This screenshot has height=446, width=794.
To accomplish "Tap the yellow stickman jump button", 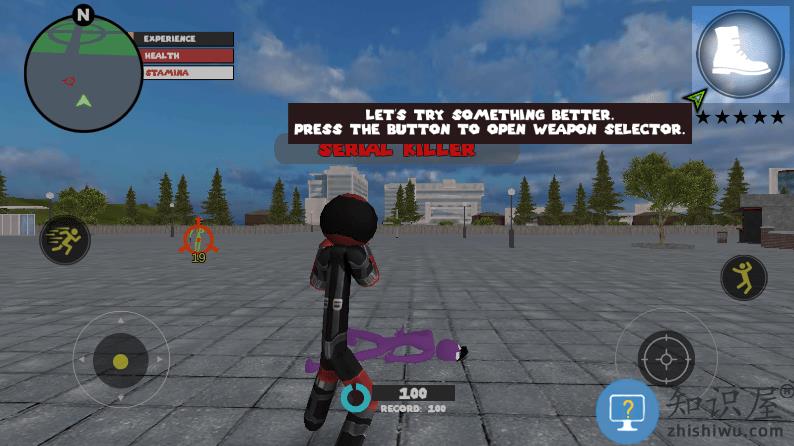I will [744, 277].
